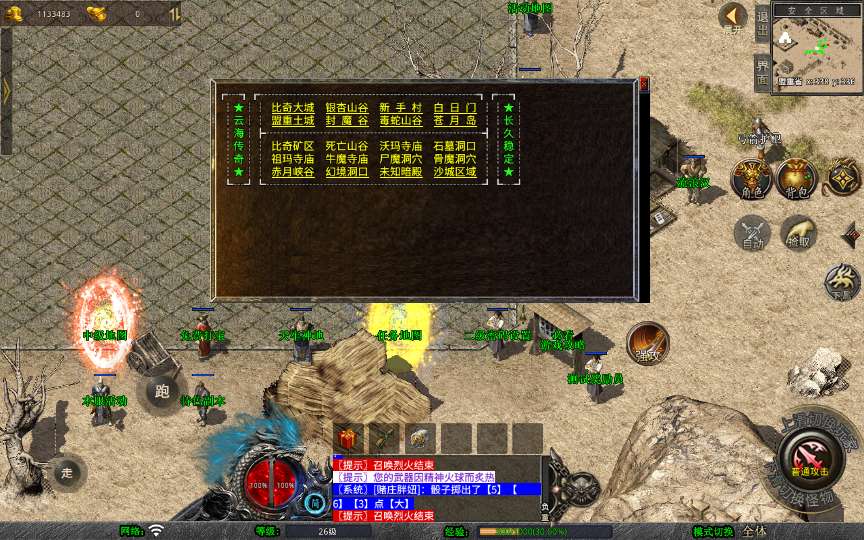Teleport to 比奇大城
Screen dimensions: 864x540
(x=292, y=107)
